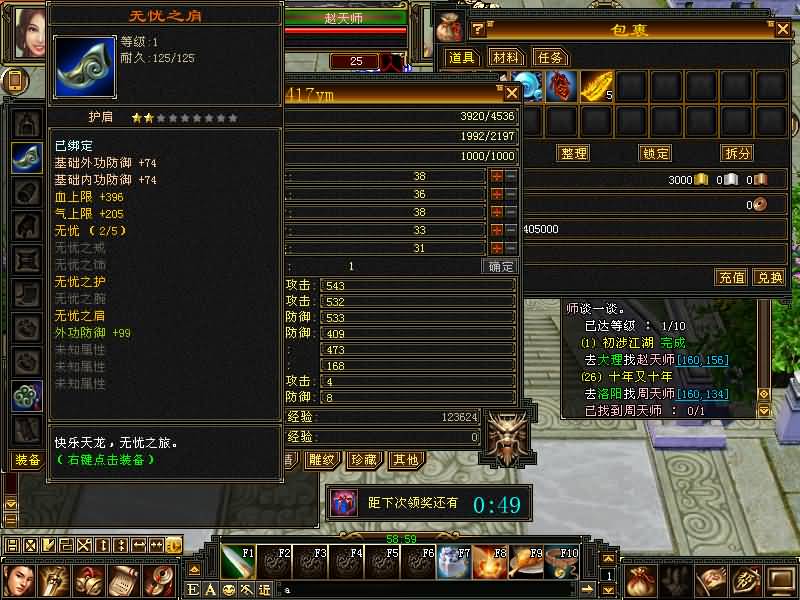Click the 兑换 exchange button

[768, 277]
